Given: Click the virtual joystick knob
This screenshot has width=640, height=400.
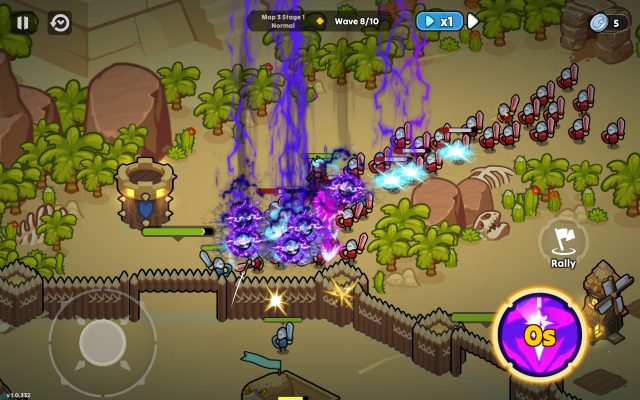Looking at the screenshot, I should pyautogui.click(x=102, y=341).
